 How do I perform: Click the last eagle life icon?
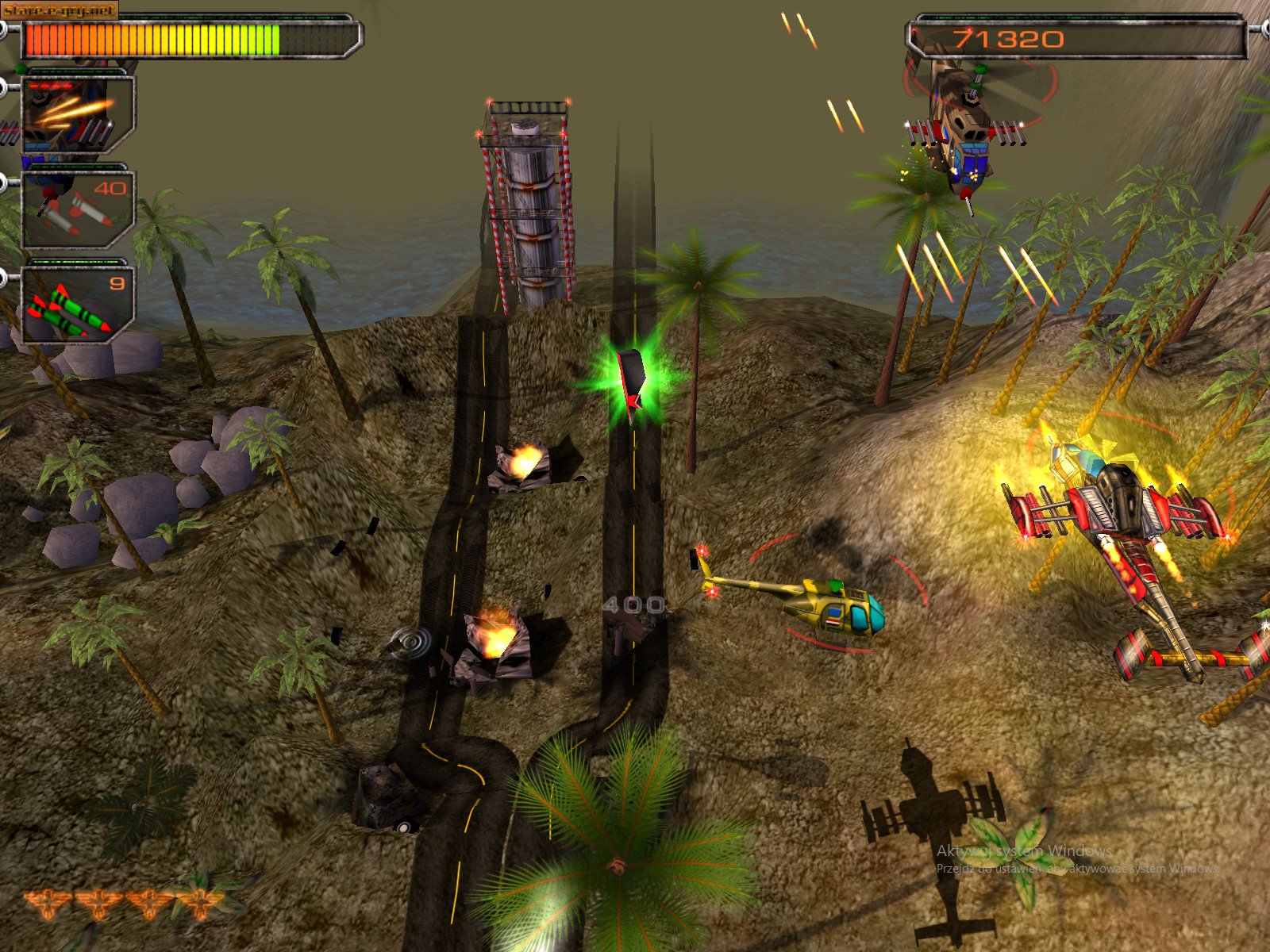pos(200,903)
